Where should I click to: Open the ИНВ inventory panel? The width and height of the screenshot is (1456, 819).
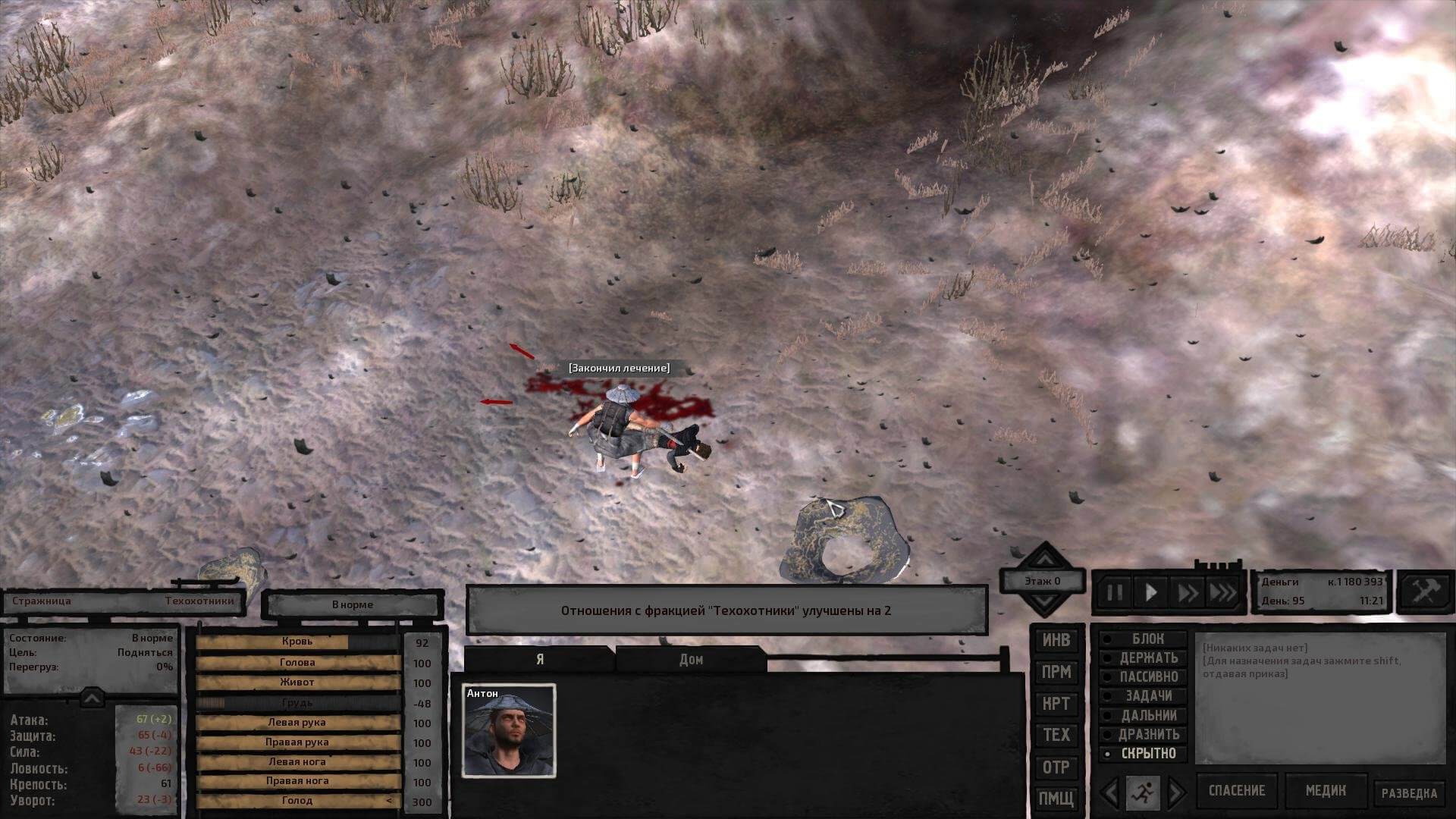1056,640
